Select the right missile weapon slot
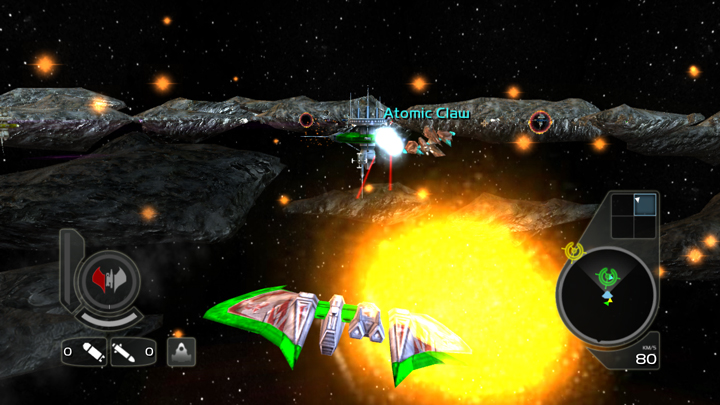The width and height of the screenshot is (720, 405). [x=133, y=352]
